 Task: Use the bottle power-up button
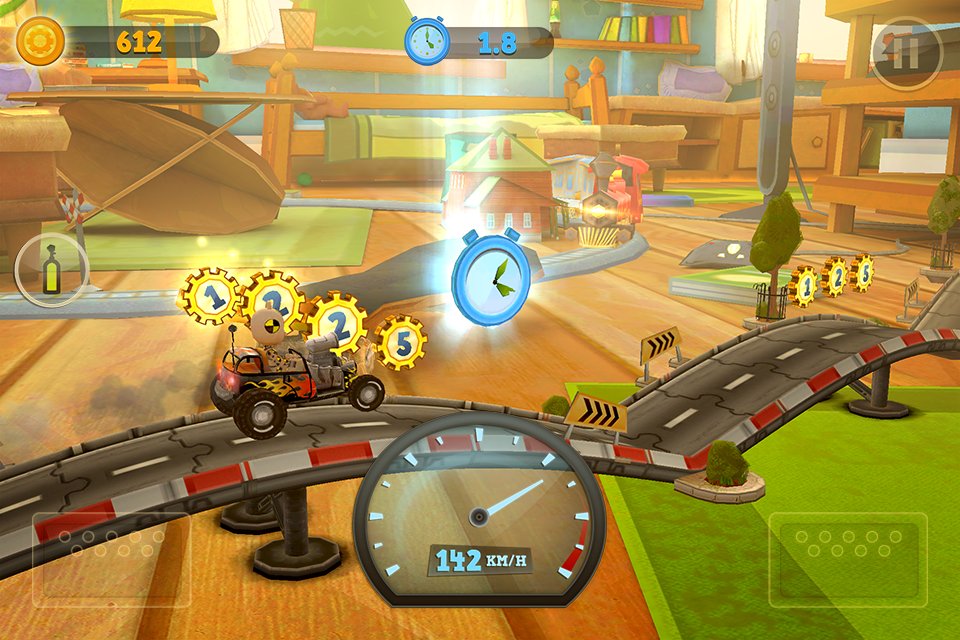pyautogui.click(x=52, y=270)
